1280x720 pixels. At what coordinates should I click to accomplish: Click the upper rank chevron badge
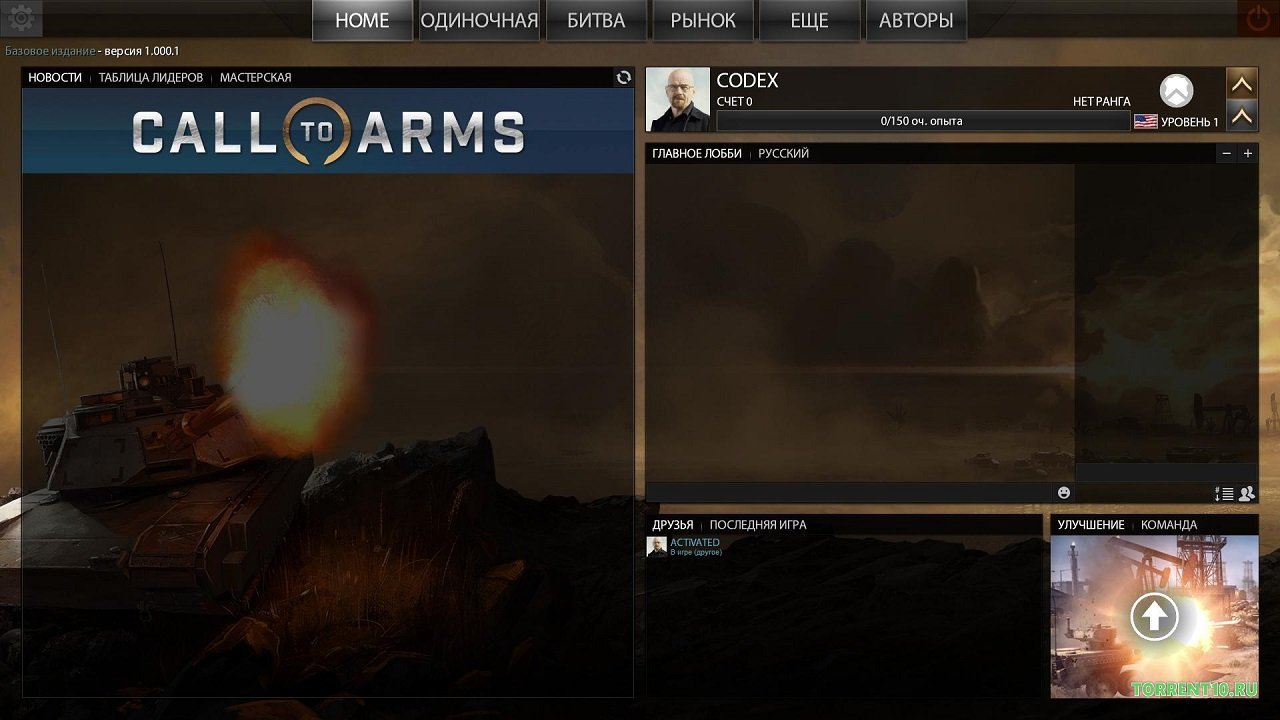point(1242,83)
